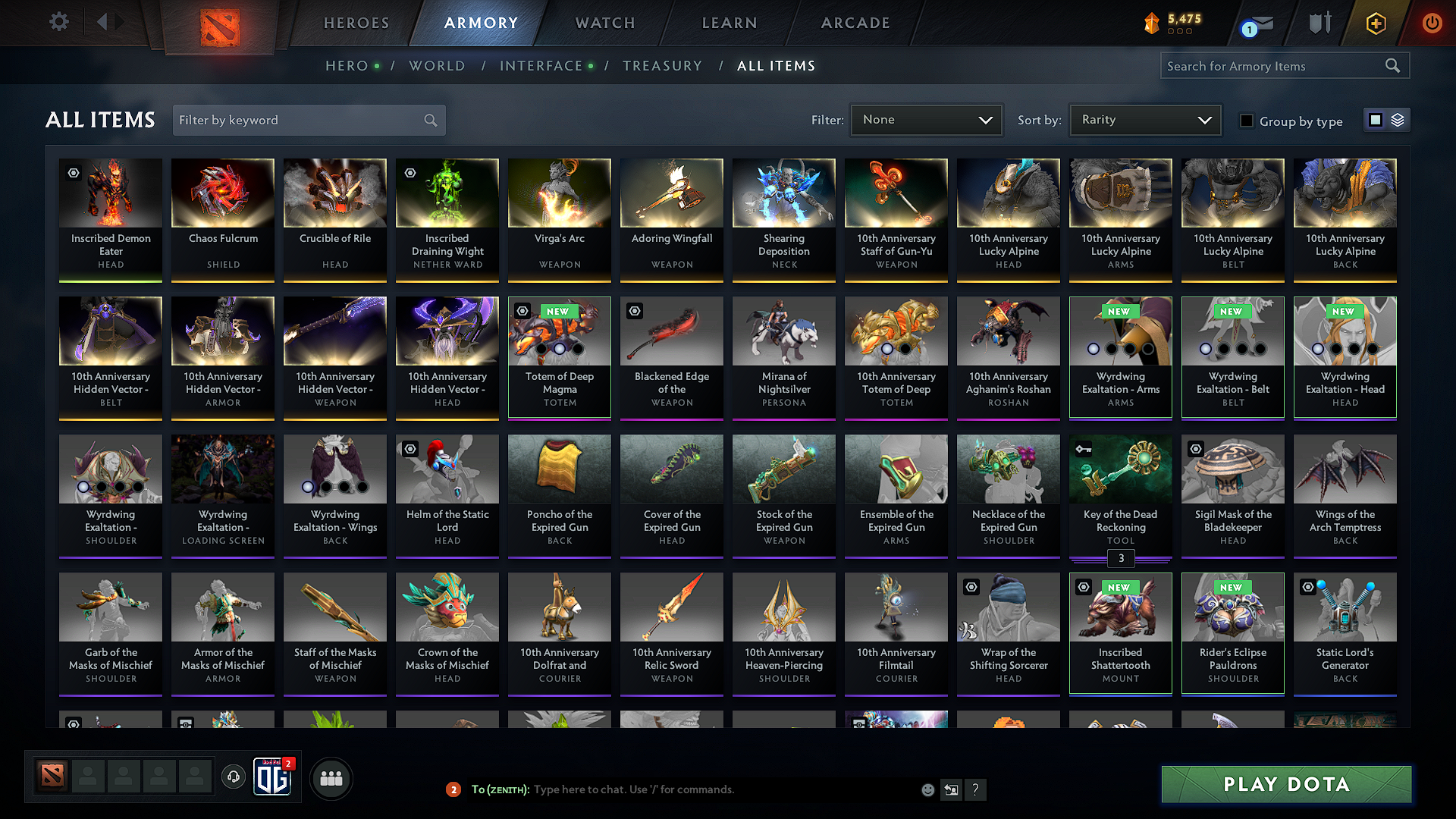
Task: Expand the OG team panel in party bar
Action: coord(274,777)
